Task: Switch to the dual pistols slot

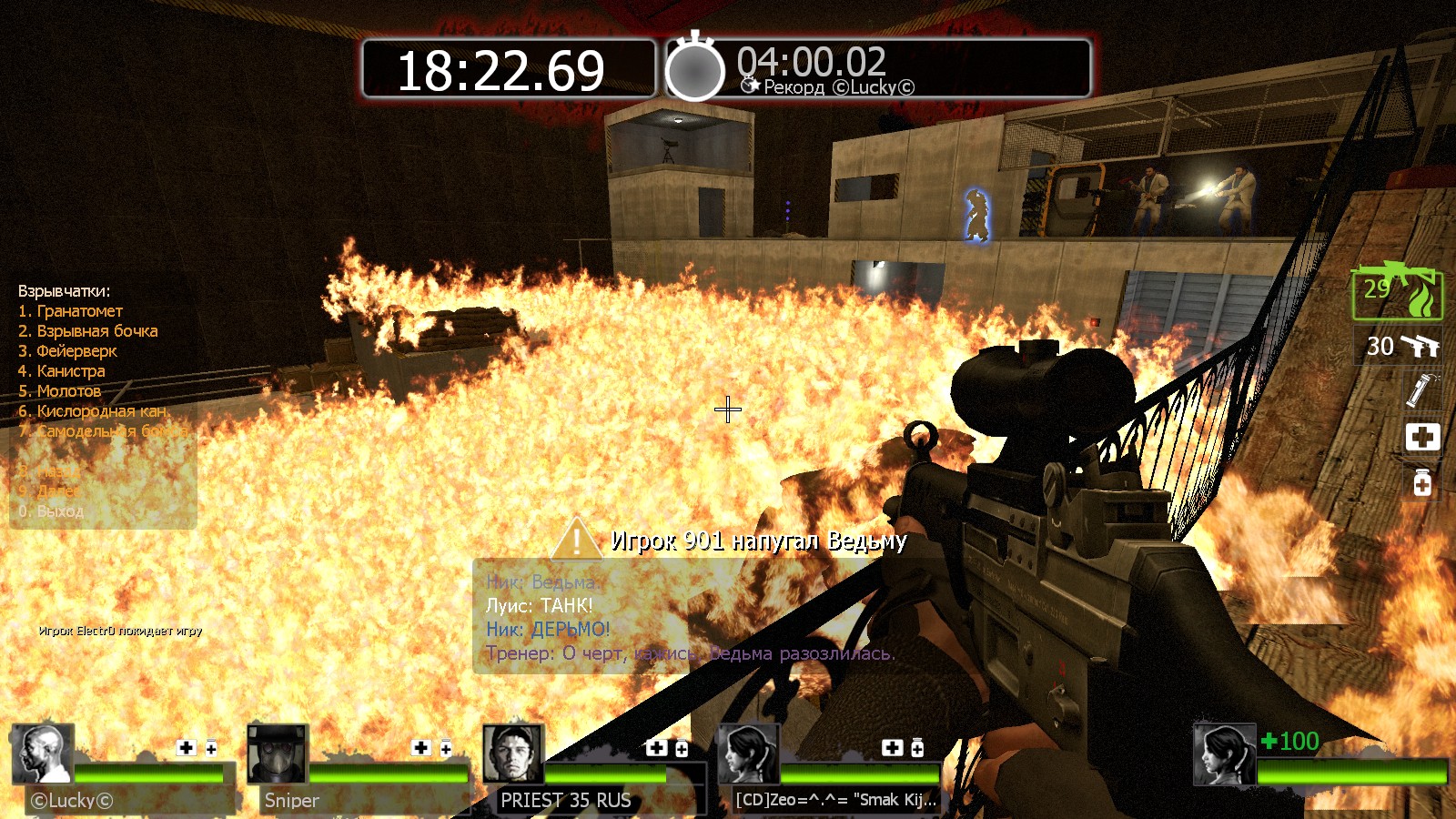Action: click(x=1402, y=347)
